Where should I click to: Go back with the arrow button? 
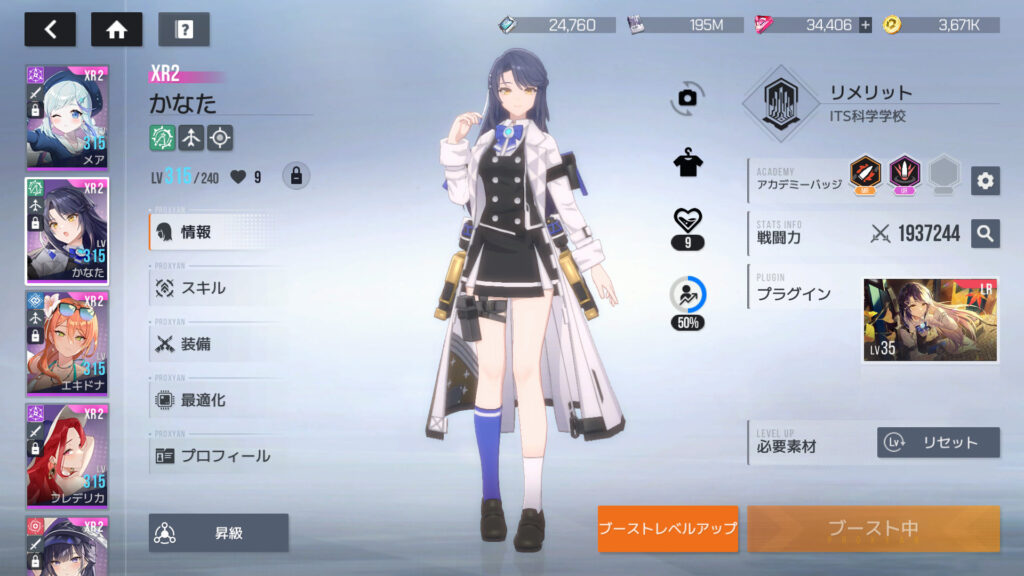click(50, 29)
